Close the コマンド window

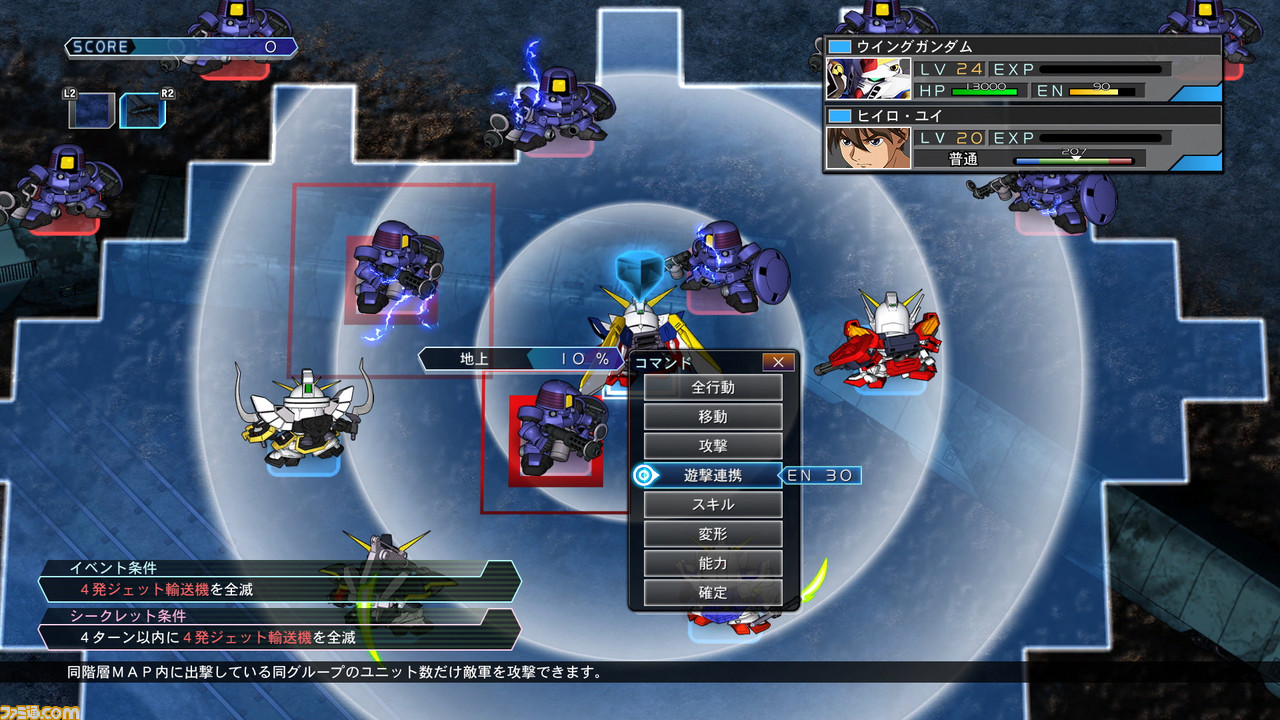click(778, 362)
